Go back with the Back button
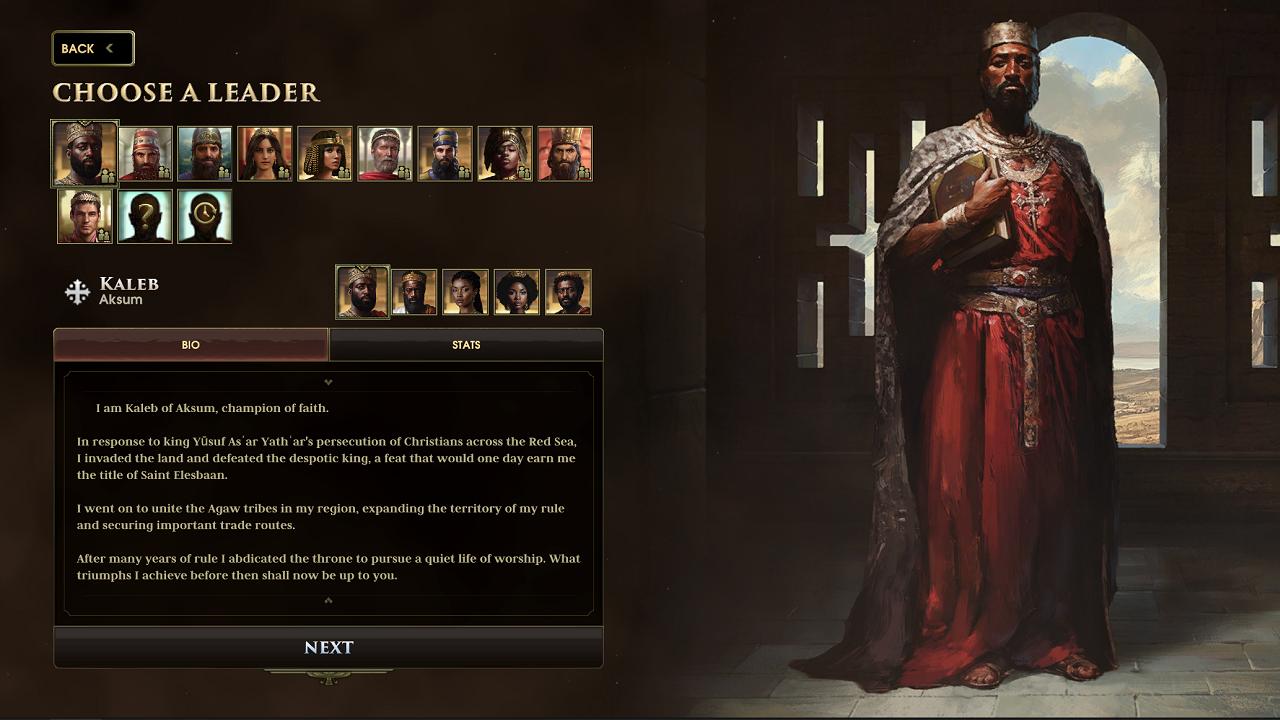Screen dimensions: 1280x720 (92, 48)
